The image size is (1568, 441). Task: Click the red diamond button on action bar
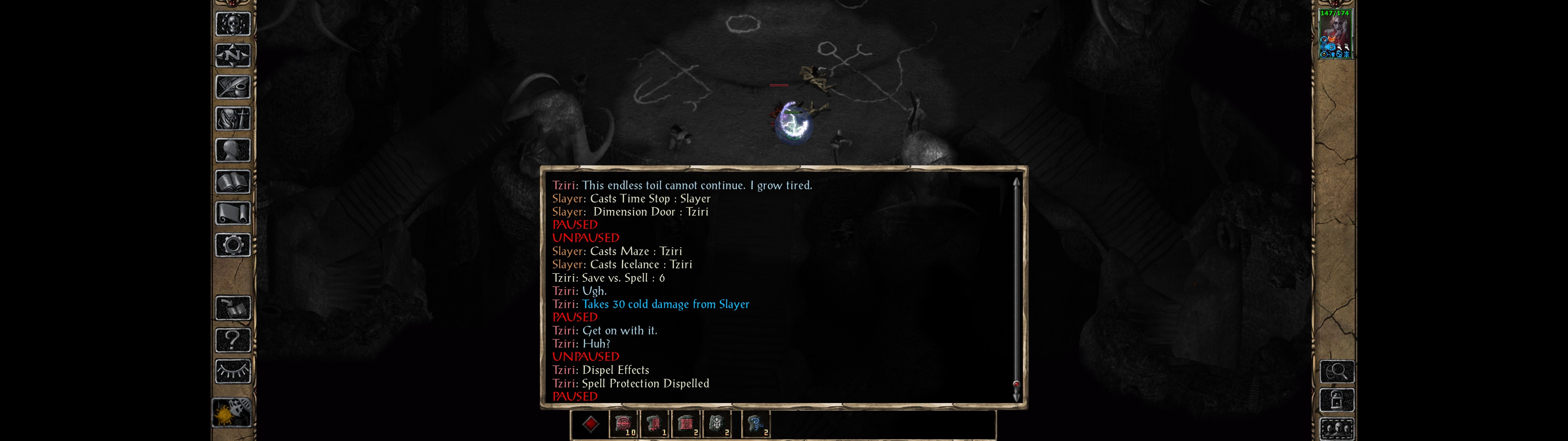pos(590,424)
